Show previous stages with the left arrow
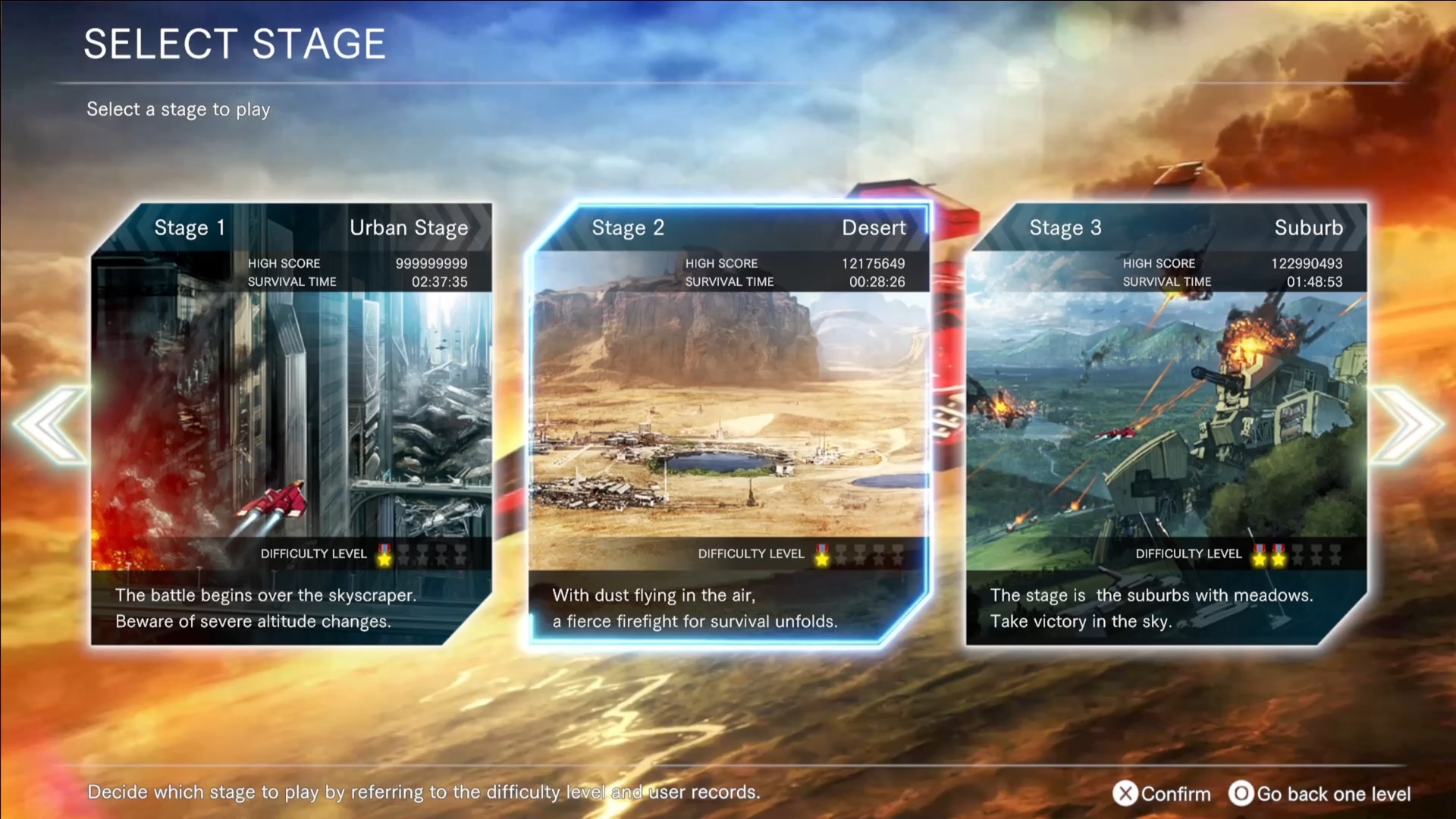The image size is (1456, 819). coord(50,425)
